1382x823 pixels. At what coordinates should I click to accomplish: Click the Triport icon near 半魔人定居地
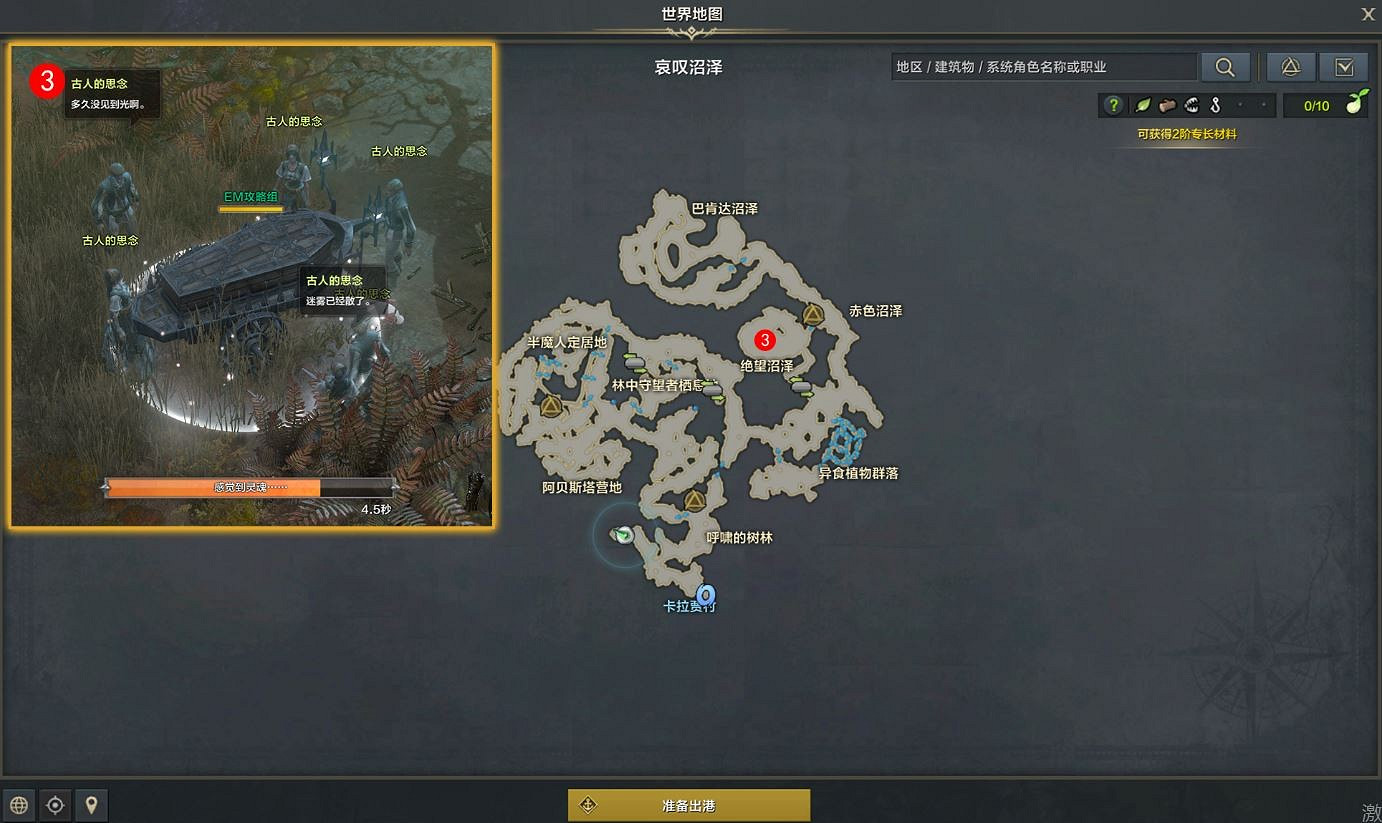click(x=549, y=404)
